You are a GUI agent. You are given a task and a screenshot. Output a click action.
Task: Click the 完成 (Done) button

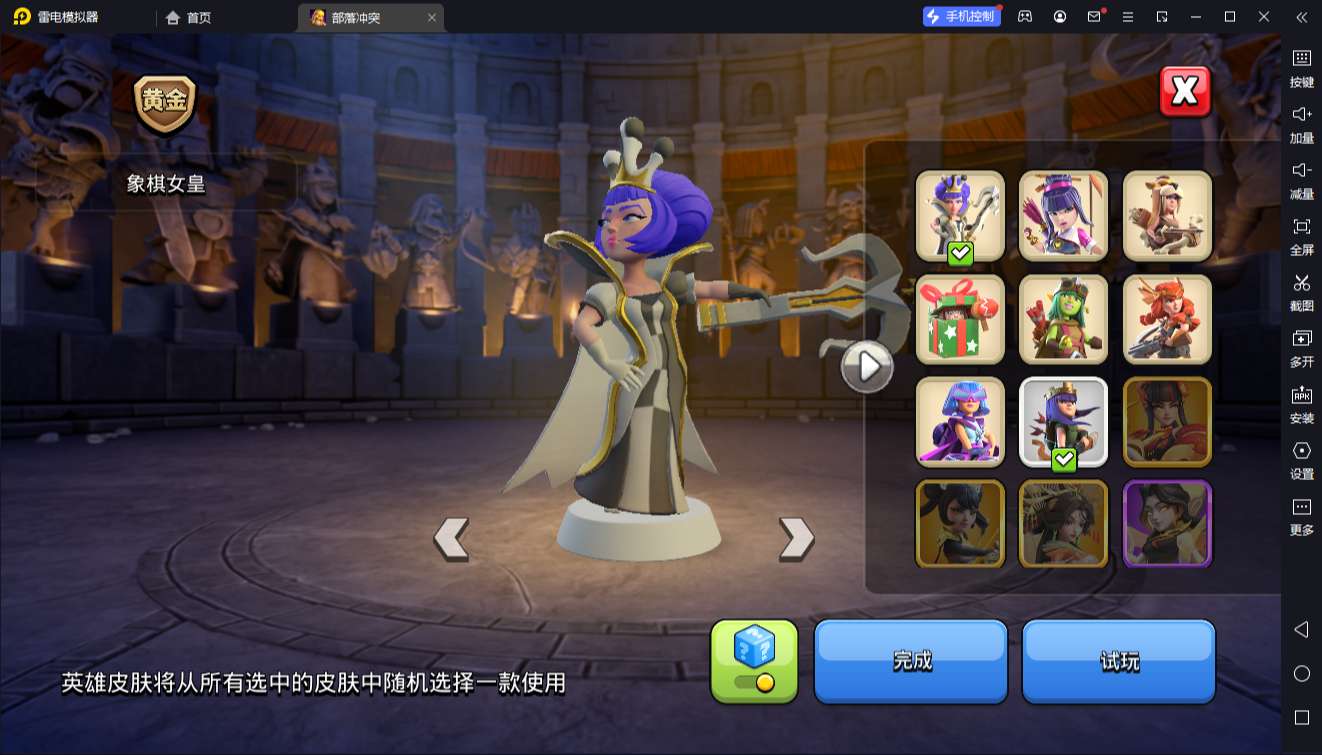pyautogui.click(x=911, y=661)
